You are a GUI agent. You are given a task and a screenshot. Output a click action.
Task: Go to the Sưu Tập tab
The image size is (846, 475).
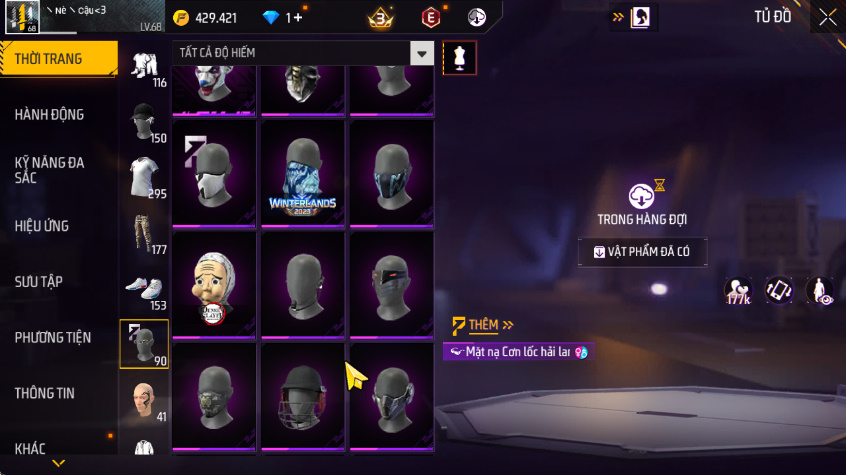[x=39, y=281]
